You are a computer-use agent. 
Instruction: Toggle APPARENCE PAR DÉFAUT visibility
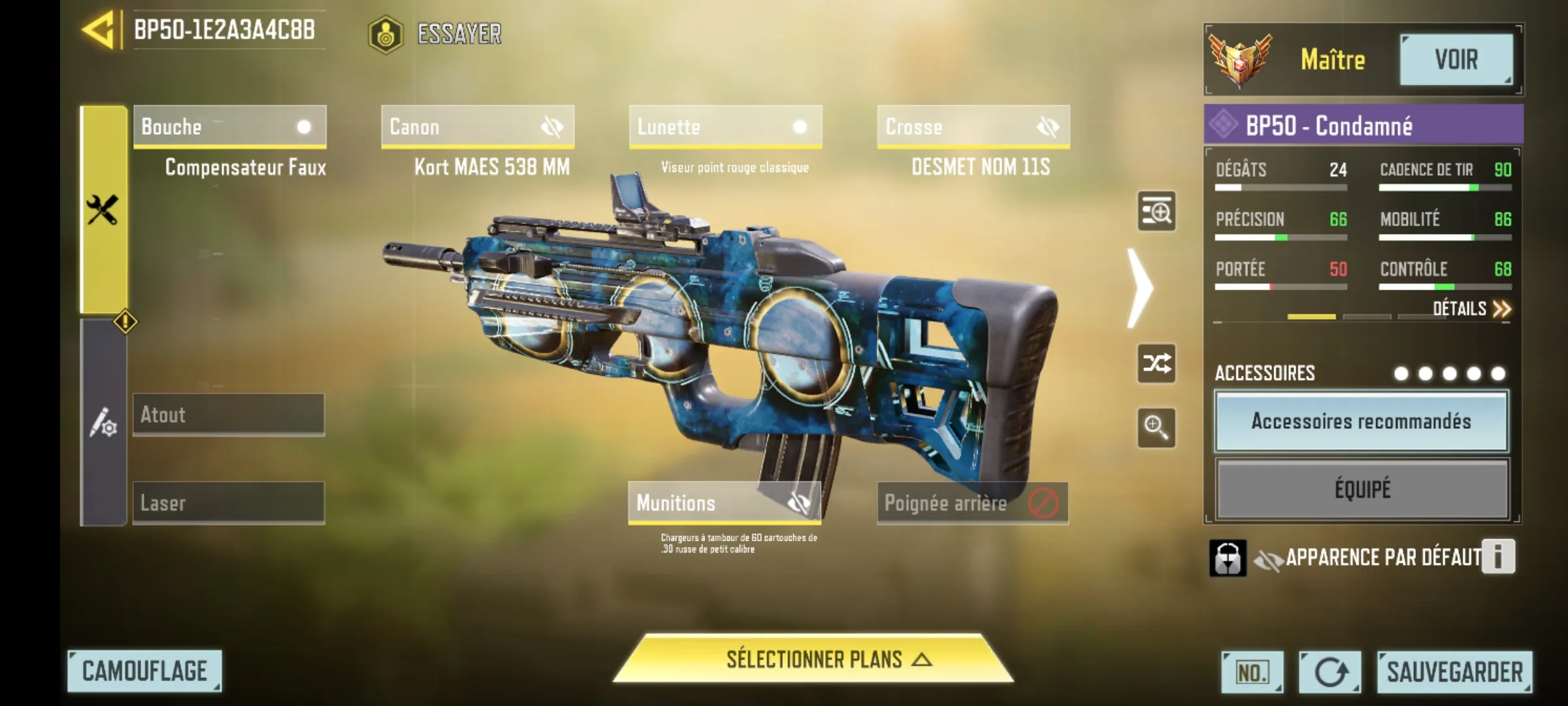tap(1268, 559)
